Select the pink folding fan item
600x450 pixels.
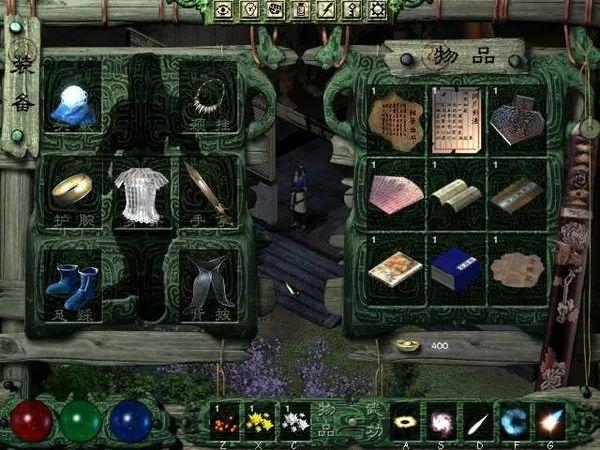point(396,192)
